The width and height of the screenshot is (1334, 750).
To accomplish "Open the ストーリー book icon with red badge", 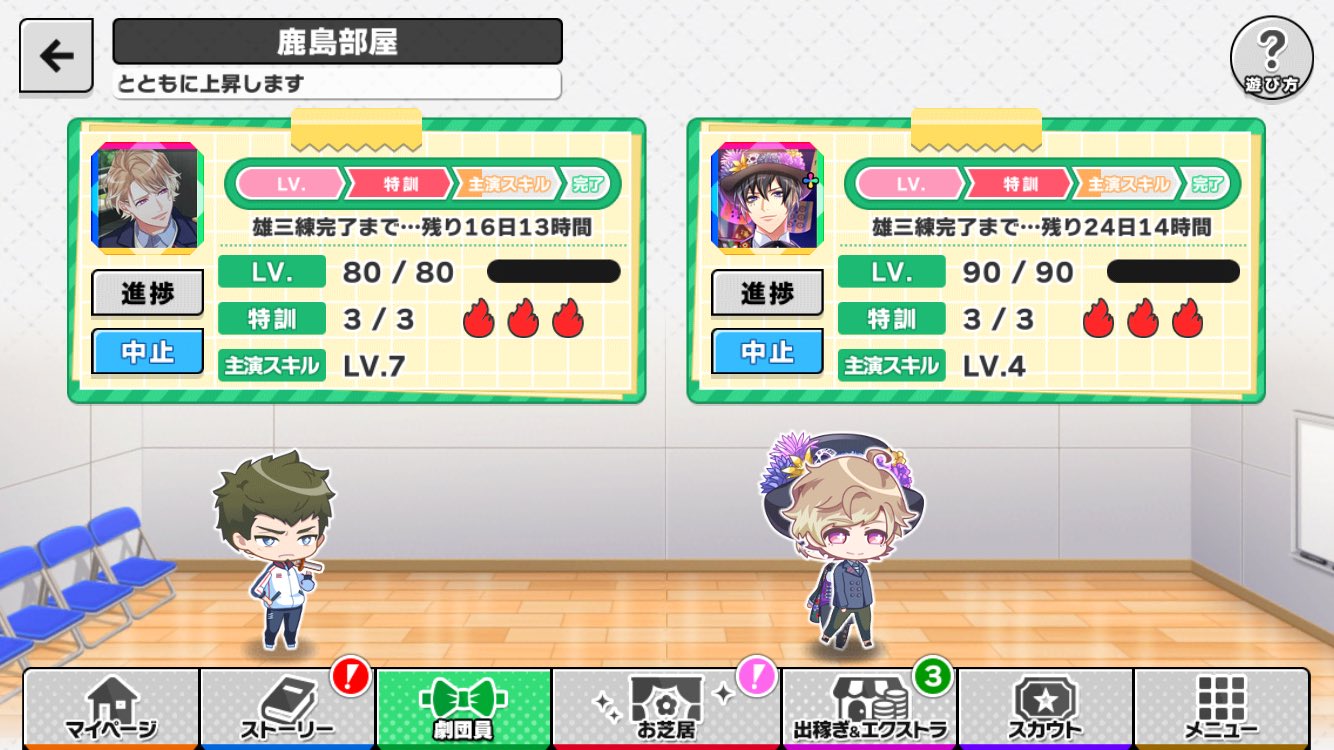I will tap(285, 707).
